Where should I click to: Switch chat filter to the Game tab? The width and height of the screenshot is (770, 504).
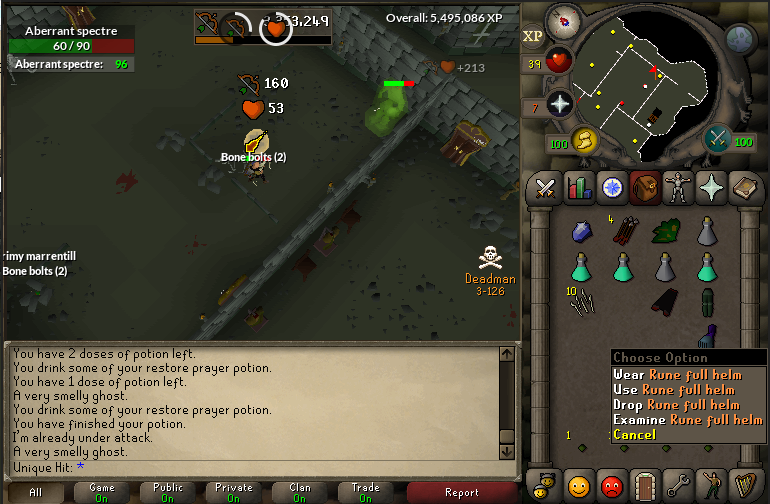(x=102, y=492)
